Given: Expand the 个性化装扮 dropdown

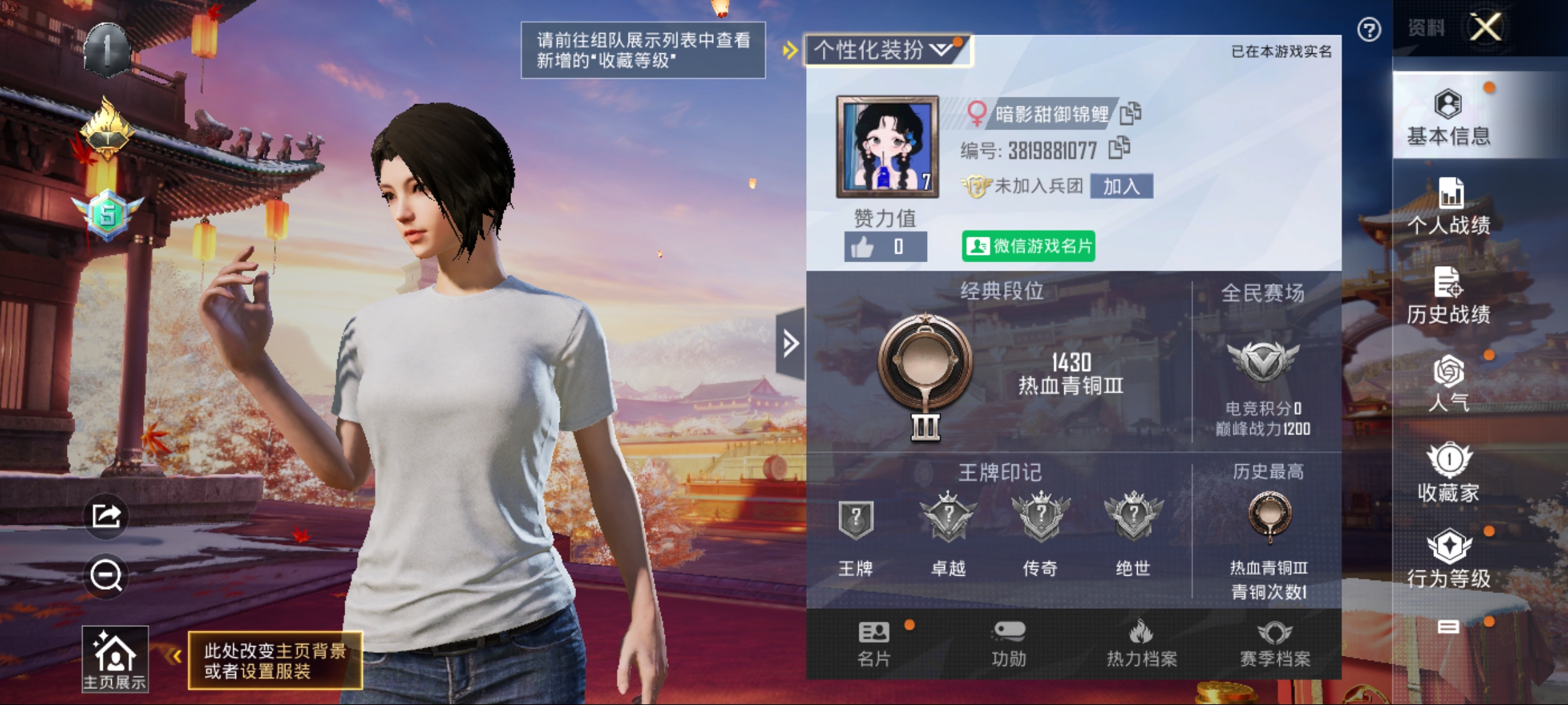Looking at the screenshot, I should point(887,50).
